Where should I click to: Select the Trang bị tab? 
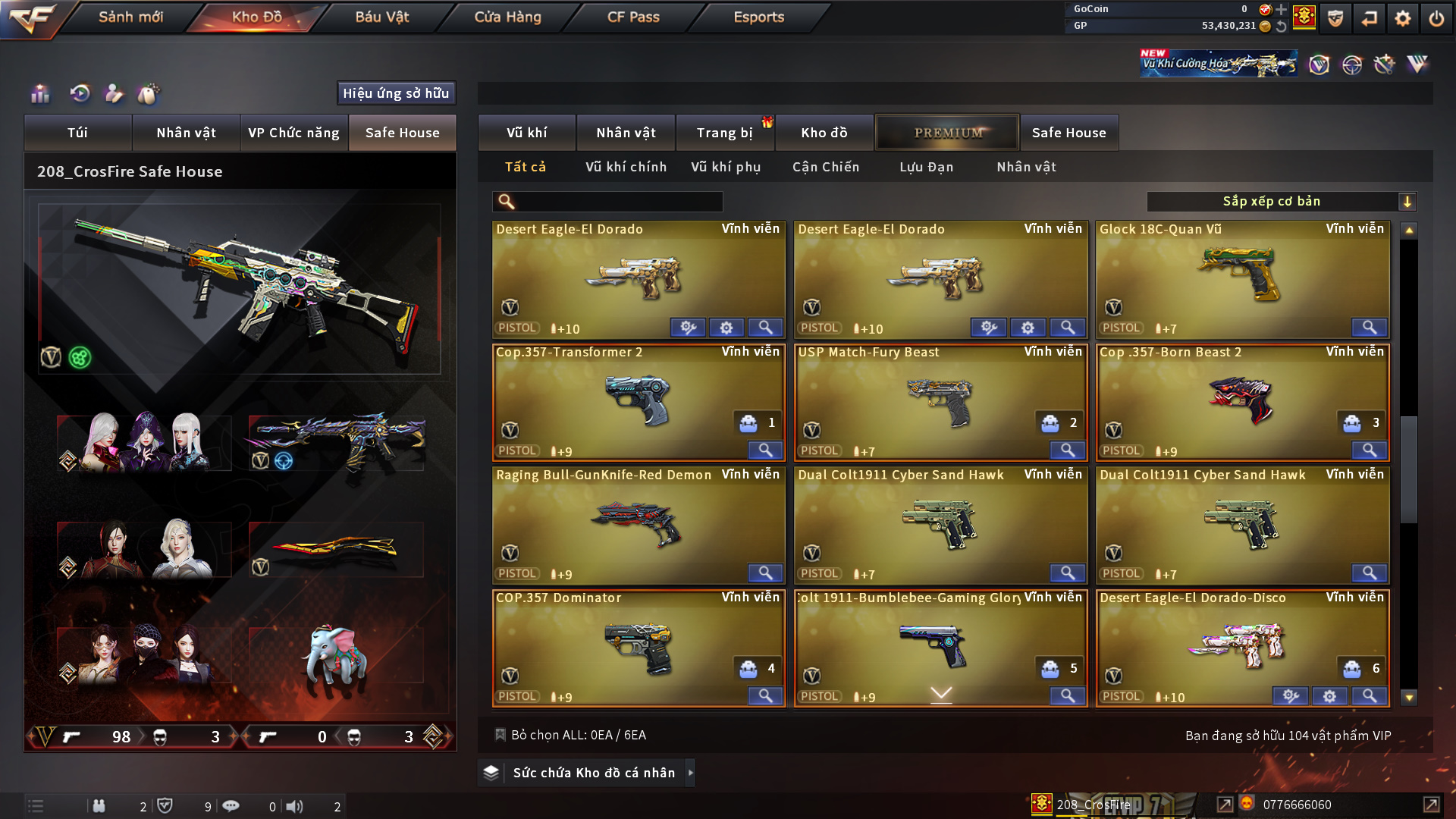coord(724,133)
